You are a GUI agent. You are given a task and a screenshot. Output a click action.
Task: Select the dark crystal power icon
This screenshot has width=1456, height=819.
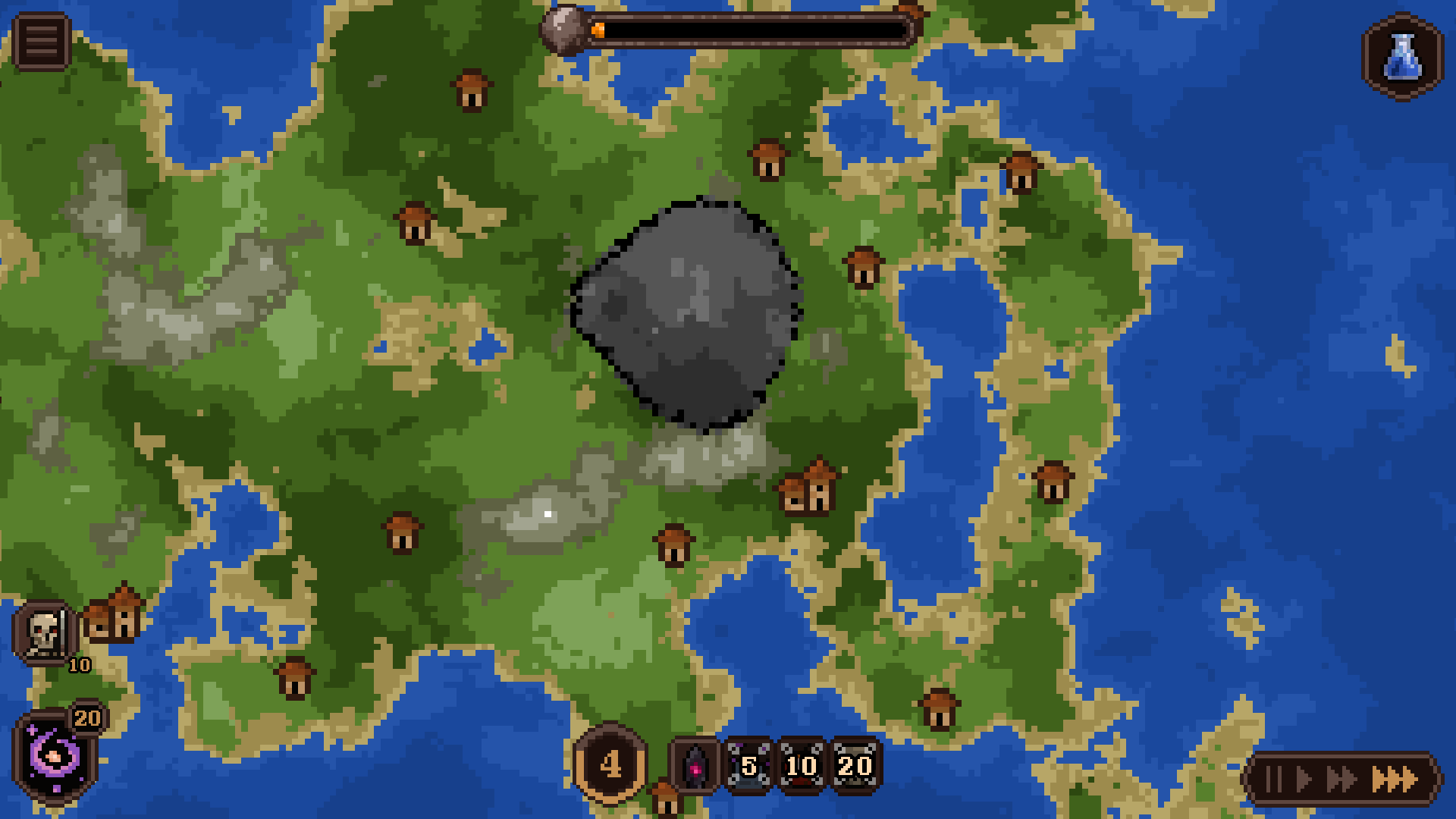(x=695, y=764)
